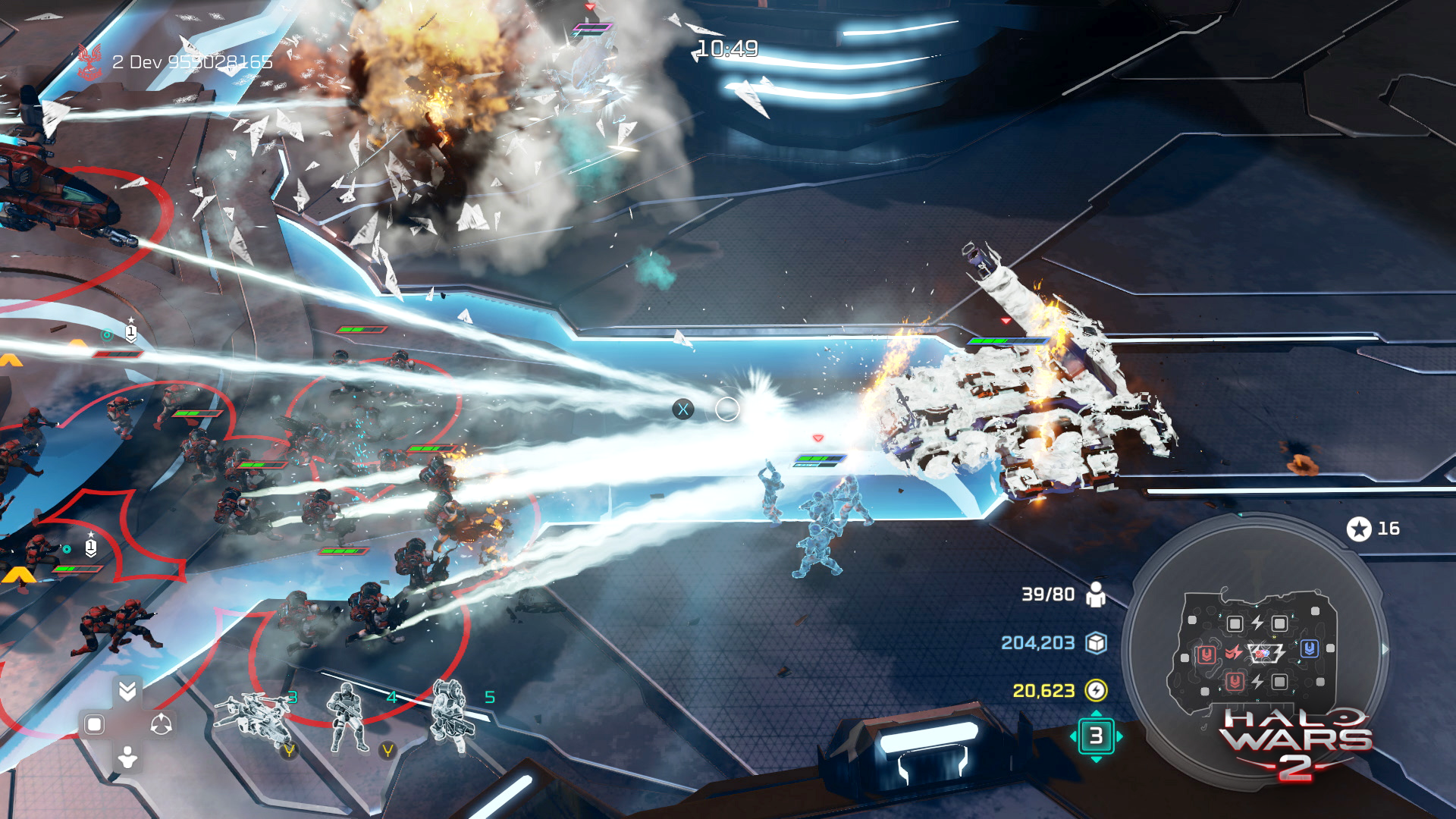
Task: Click the double-chevron down d-pad icon
Action: coord(127,690)
